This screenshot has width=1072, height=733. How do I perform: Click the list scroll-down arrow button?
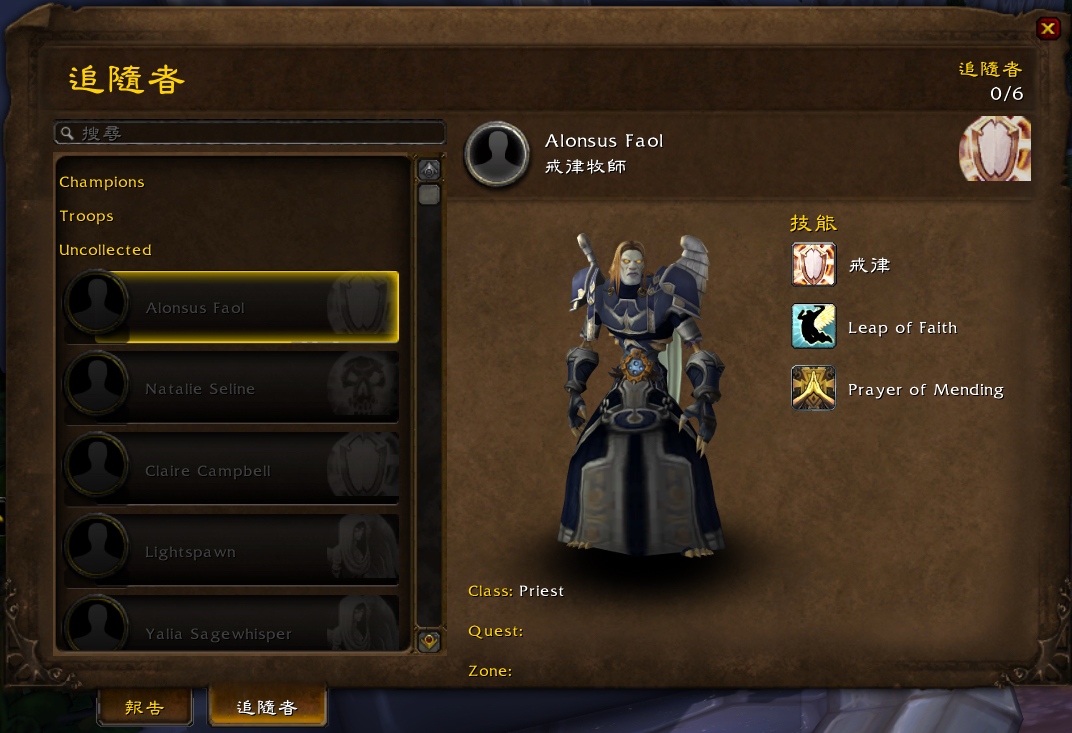429,641
